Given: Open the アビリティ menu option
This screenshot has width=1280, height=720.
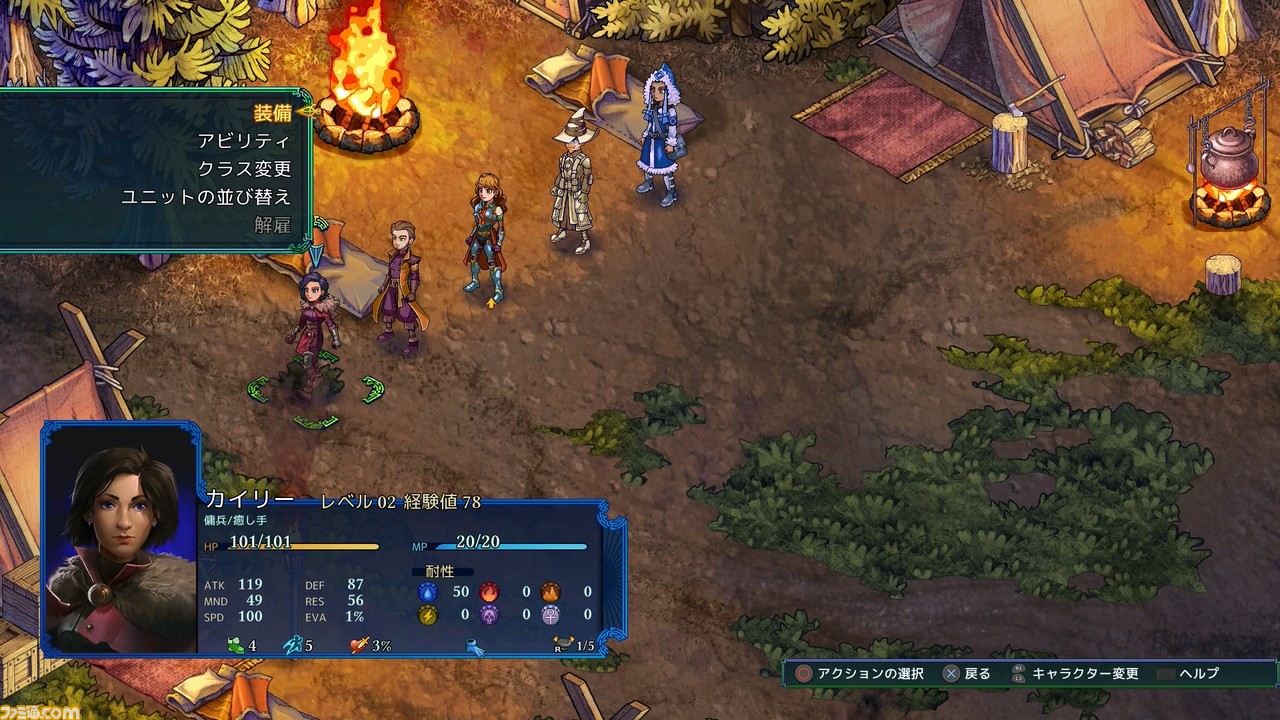Looking at the screenshot, I should point(244,141).
